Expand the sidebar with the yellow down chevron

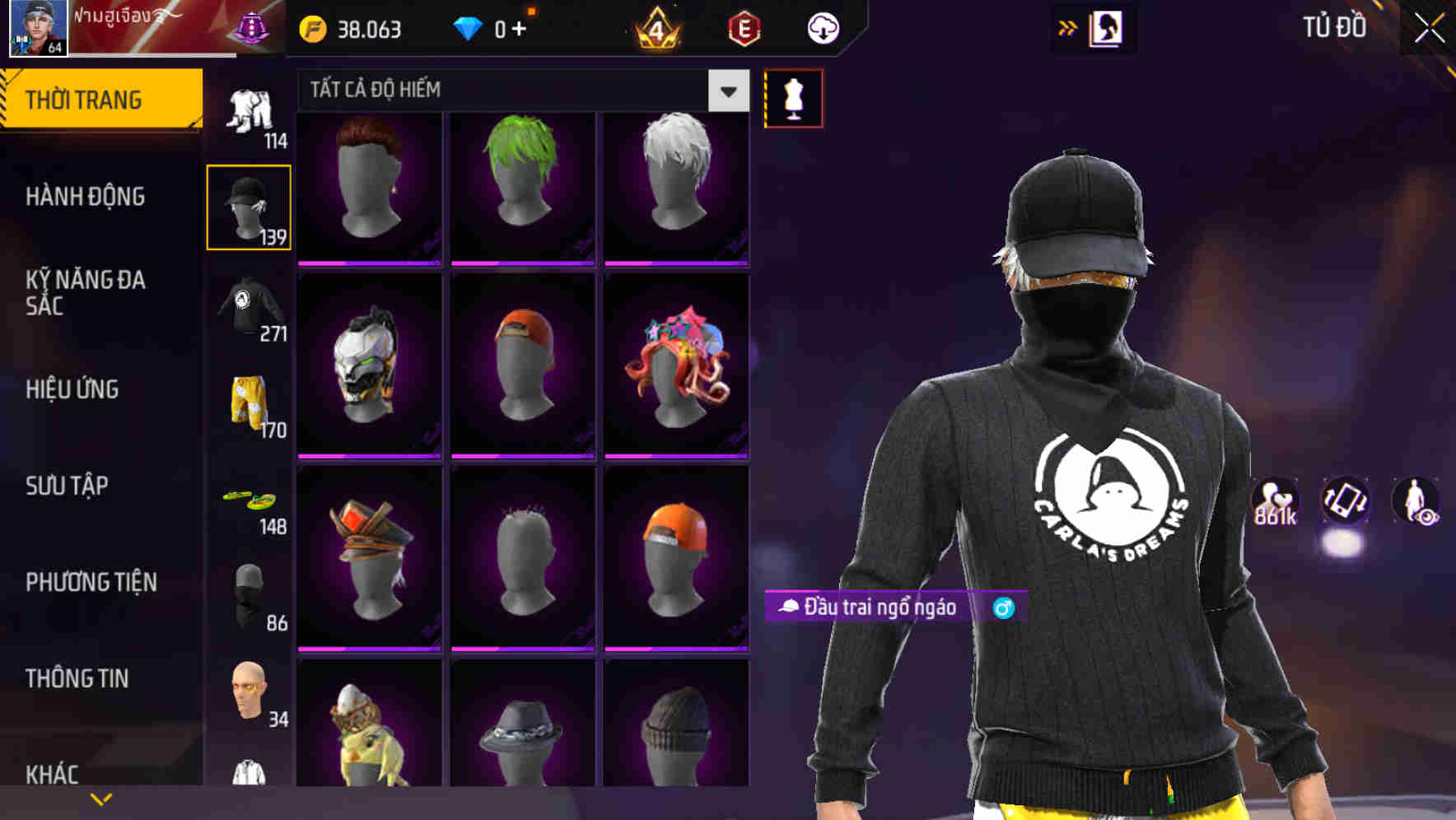click(100, 798)
